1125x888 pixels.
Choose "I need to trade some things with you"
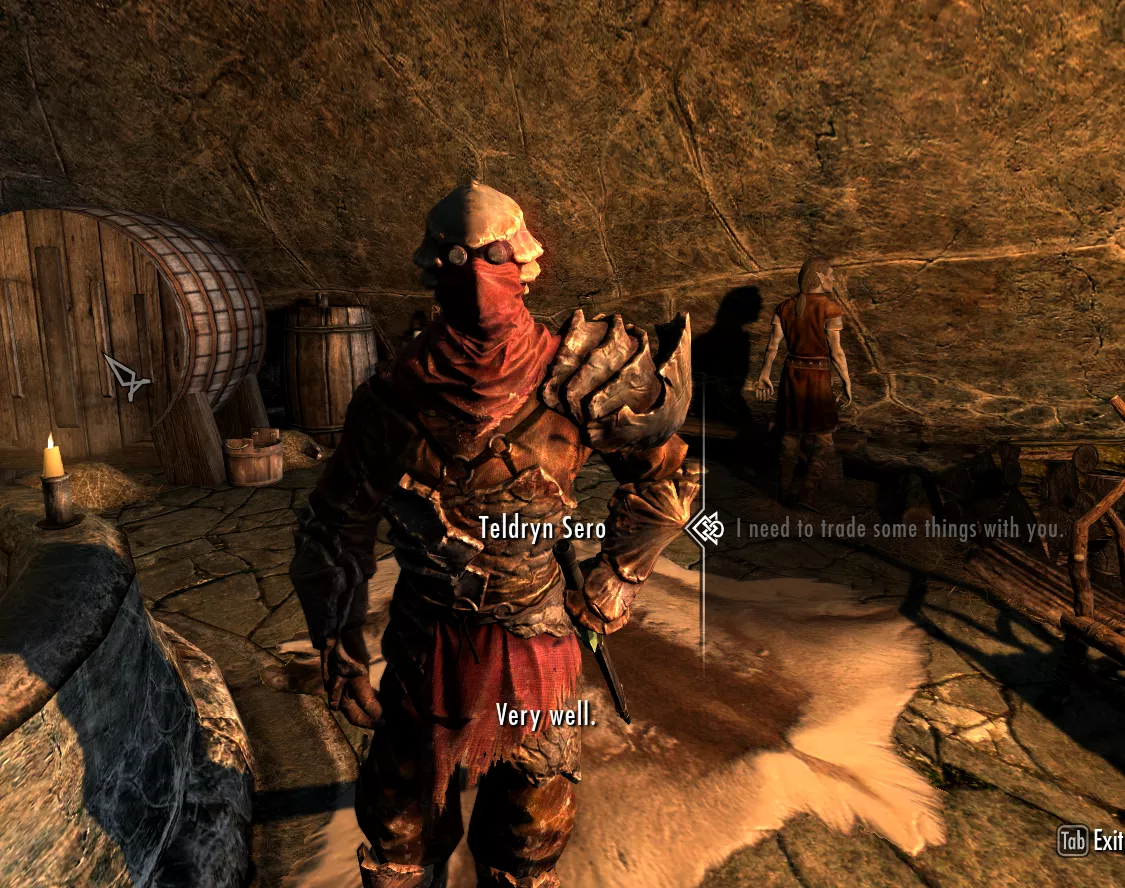pyautogui.click(x=900, y=529)
